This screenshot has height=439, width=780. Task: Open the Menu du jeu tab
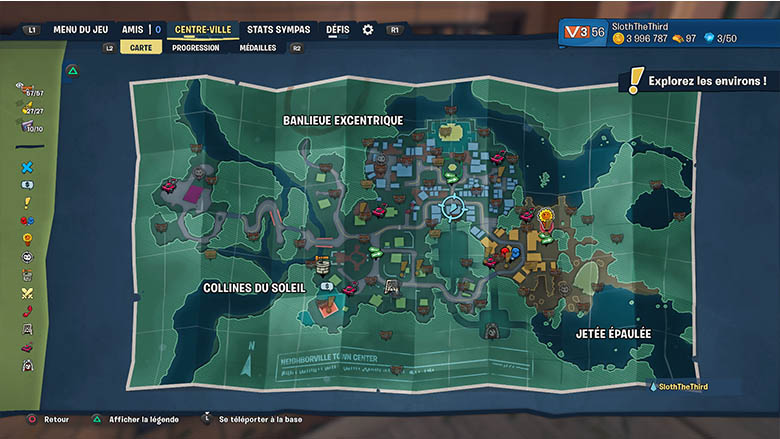pyautogui.click(x=81, y=30)
